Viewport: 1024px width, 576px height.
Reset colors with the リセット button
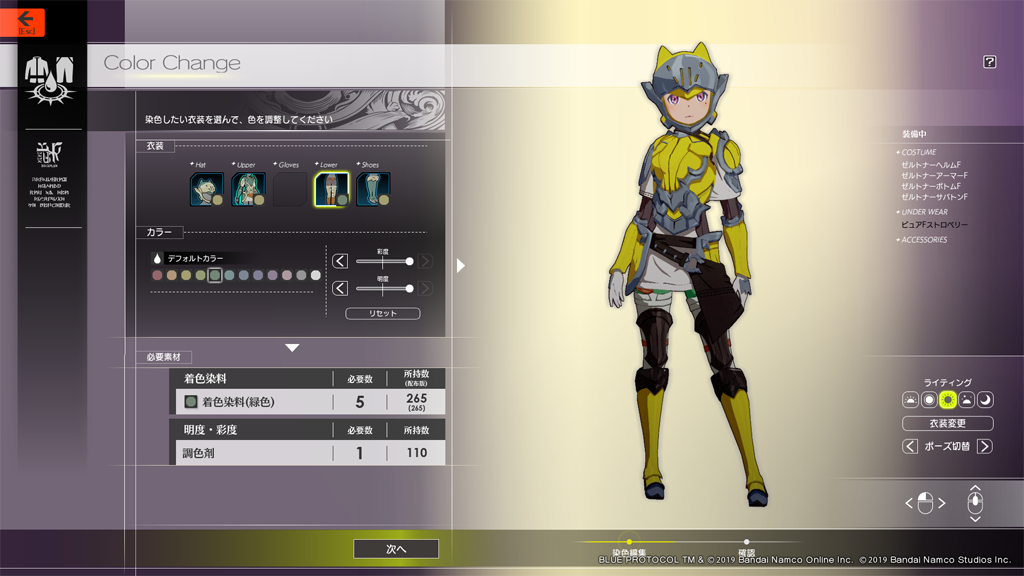coord(382,313)
